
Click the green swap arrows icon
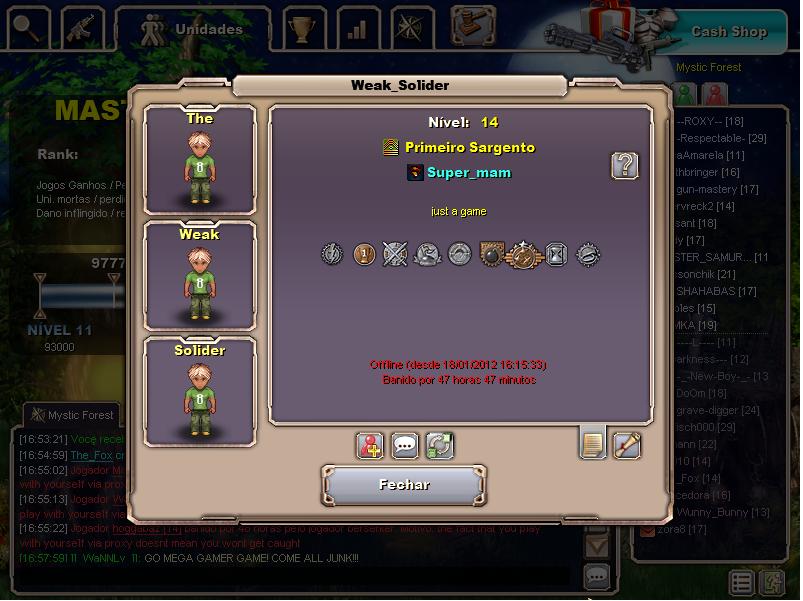coord(439,445)
